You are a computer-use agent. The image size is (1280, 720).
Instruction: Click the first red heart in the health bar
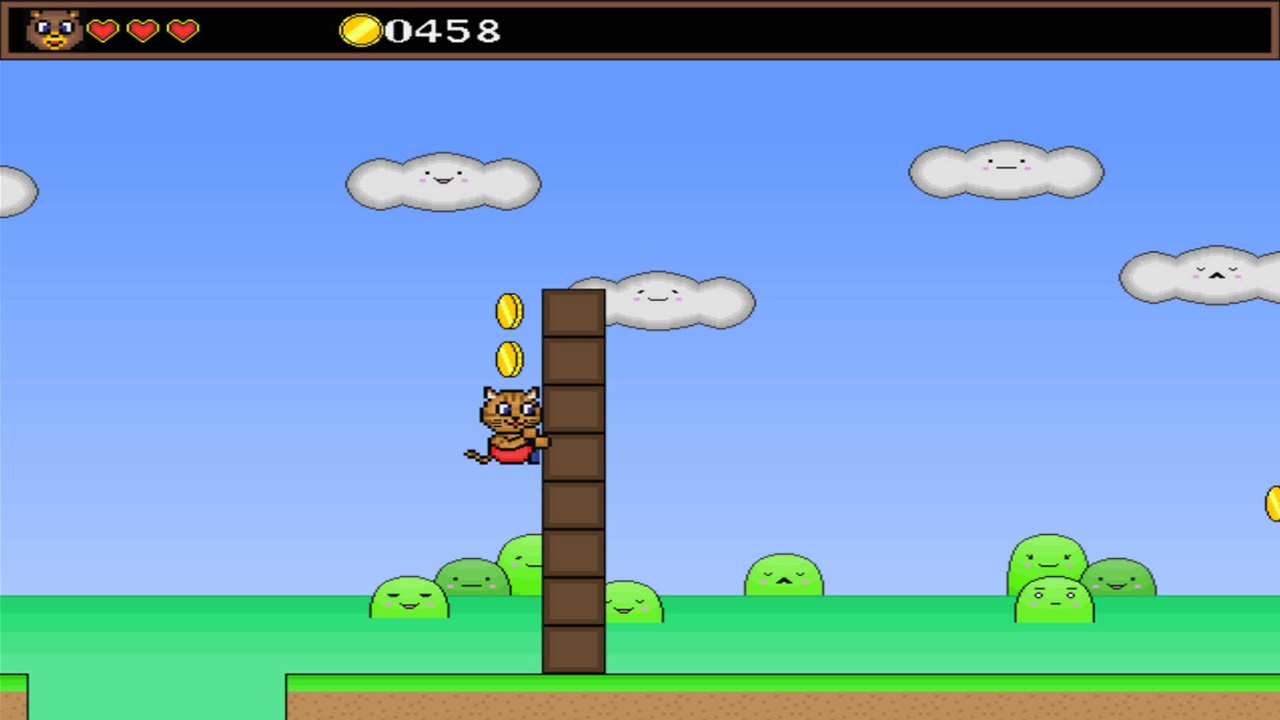pos(102,31)
